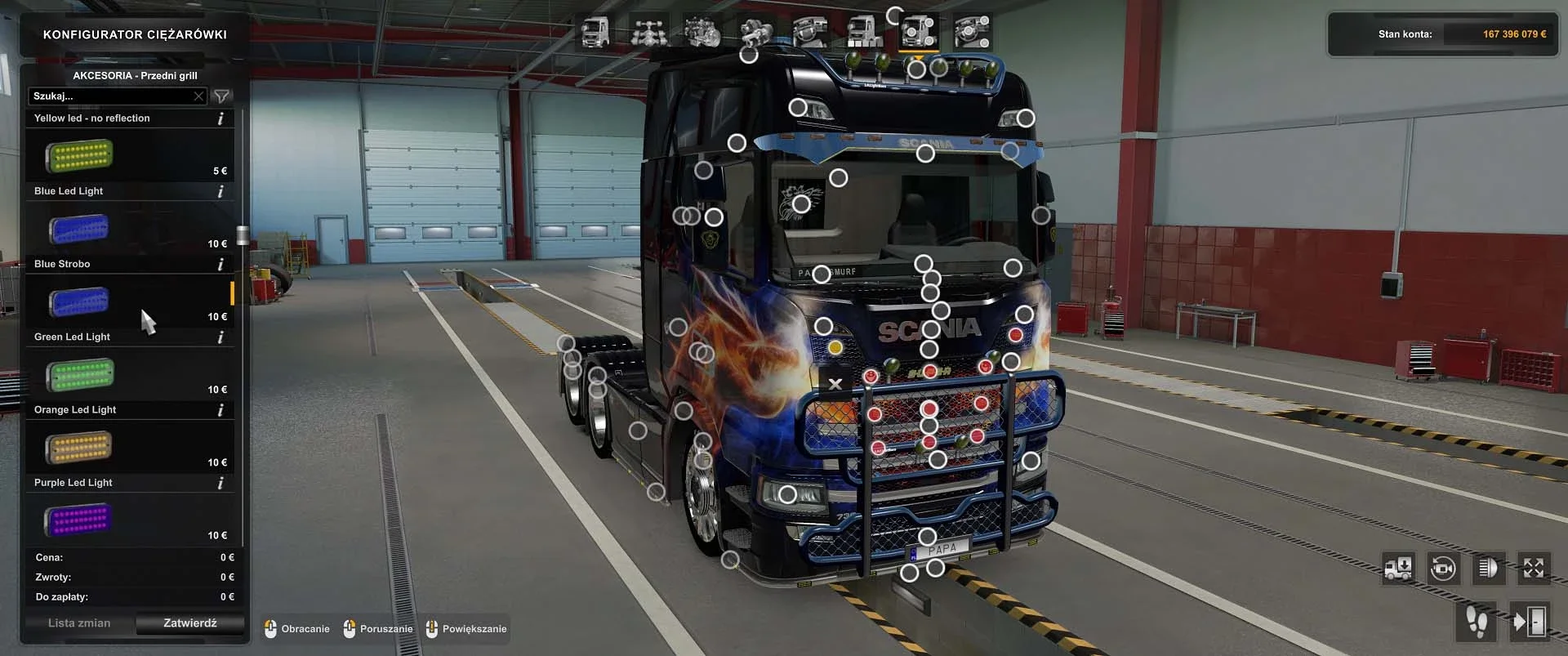
Task: Toggle fullscreen view mode icon
Action: coord(1533,569)
